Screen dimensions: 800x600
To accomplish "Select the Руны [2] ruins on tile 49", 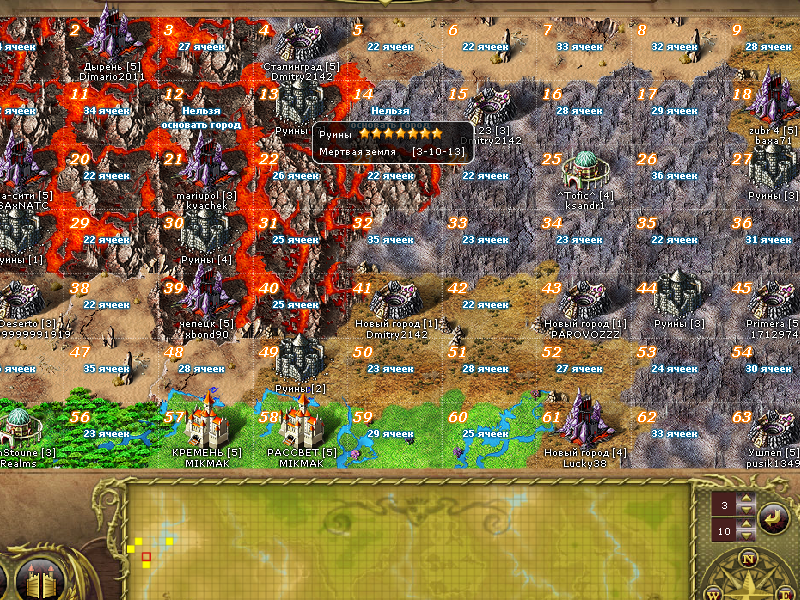I will click(299, 357).
